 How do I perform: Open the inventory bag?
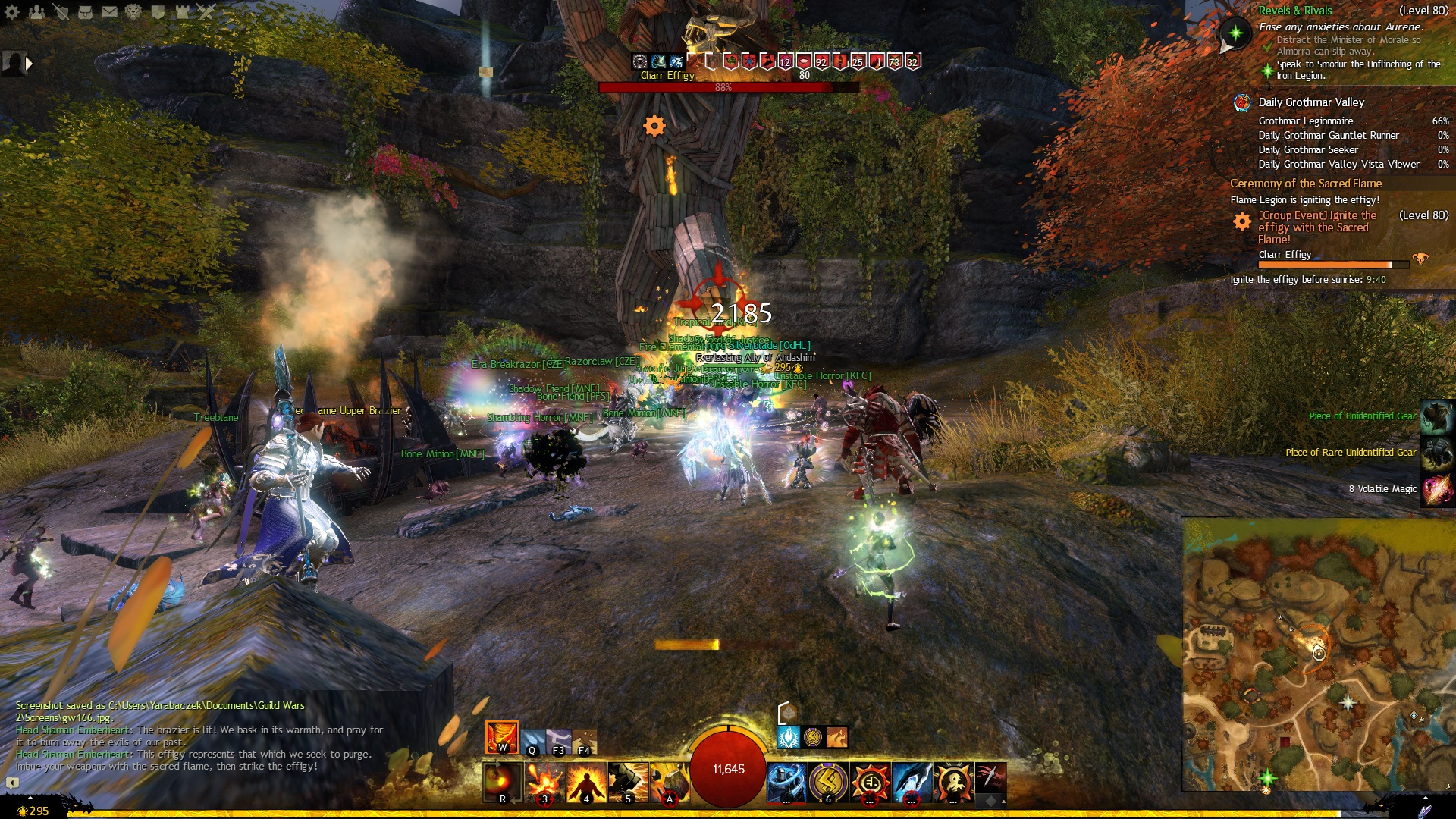point(85,11)
